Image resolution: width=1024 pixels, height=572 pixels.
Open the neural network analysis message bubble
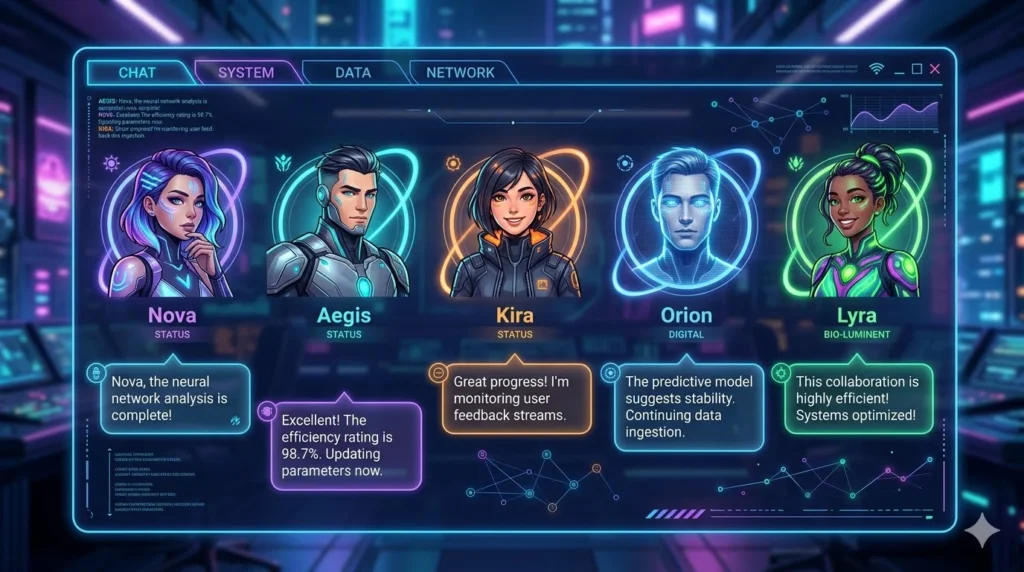(175, 398)
